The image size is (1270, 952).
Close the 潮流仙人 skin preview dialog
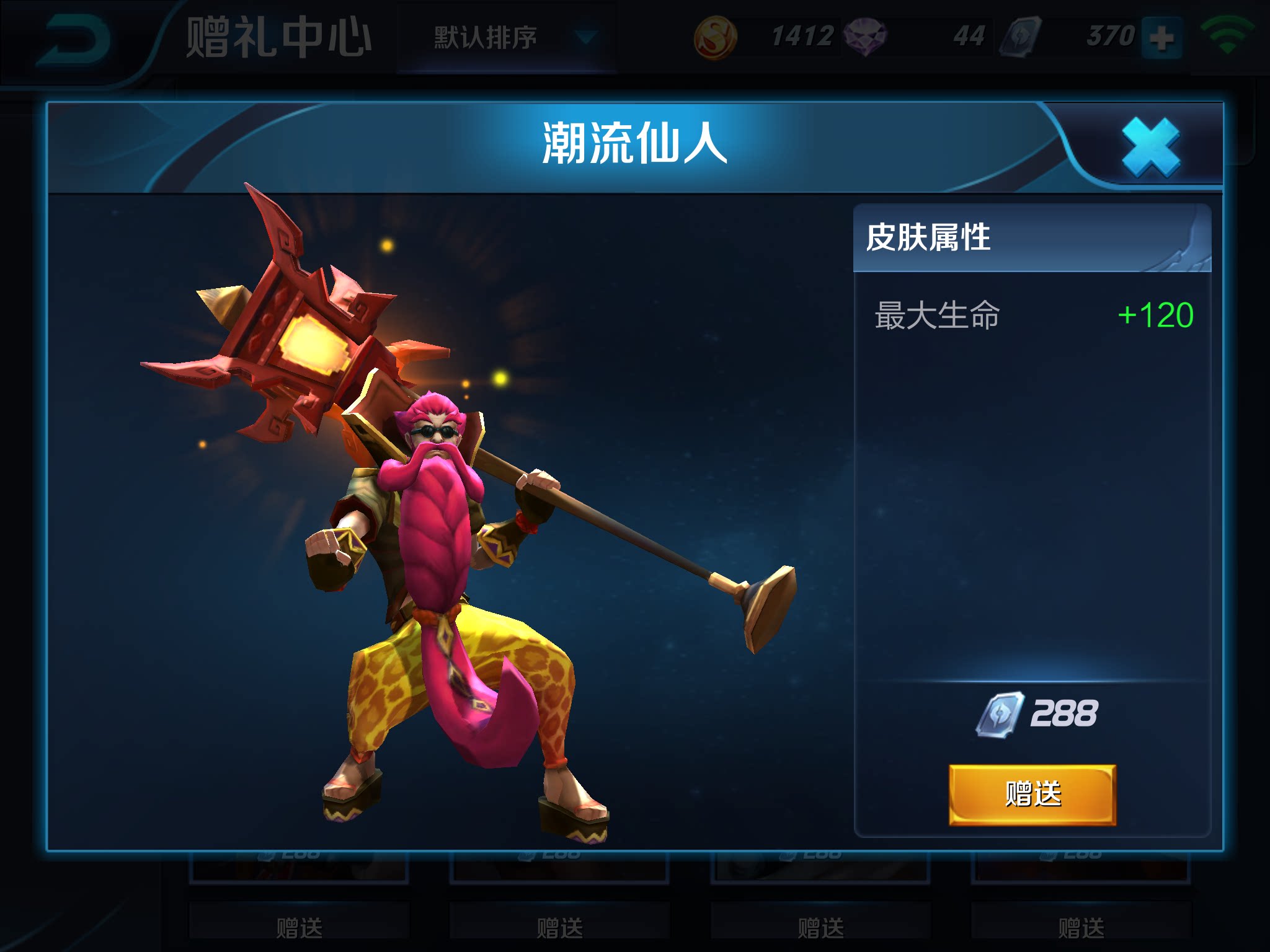pyautogui.click(x=1150, y=148)
